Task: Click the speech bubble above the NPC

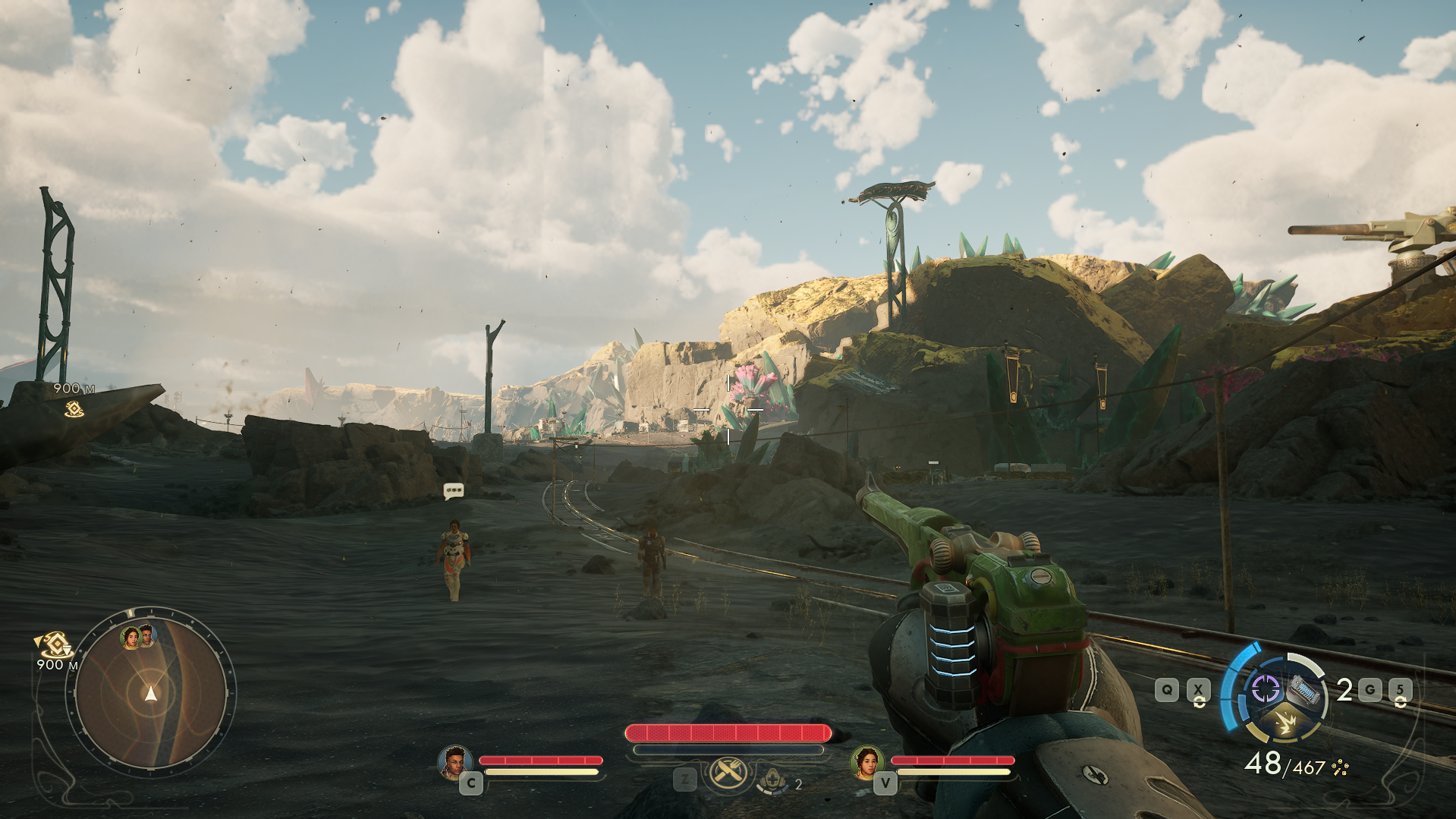Action: coord(454,491)
